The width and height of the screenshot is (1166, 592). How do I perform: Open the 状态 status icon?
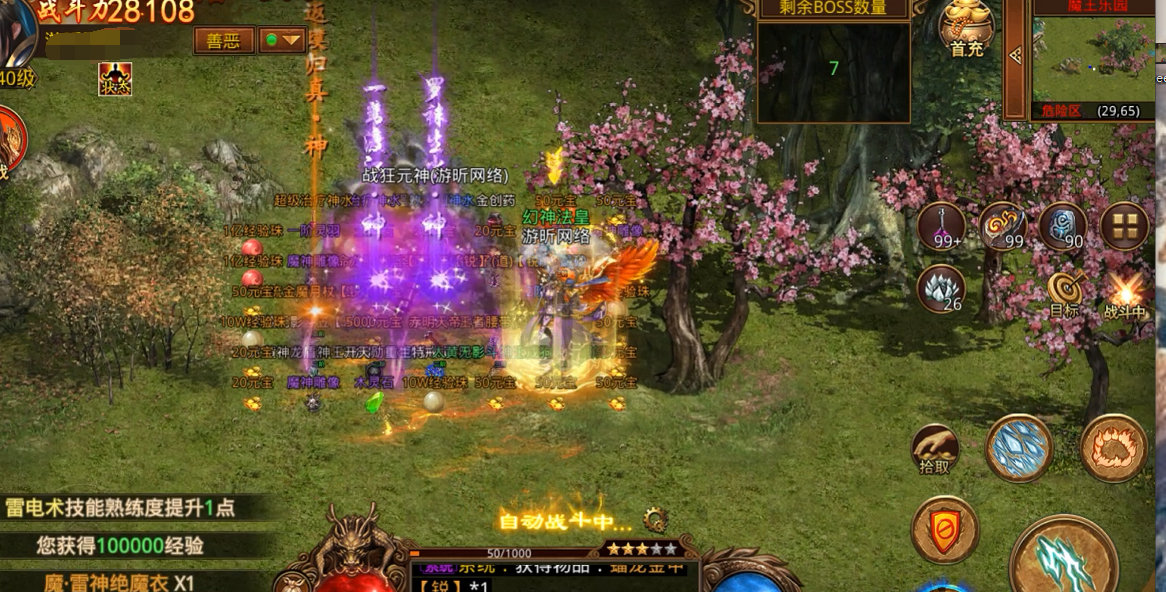[x=115, y=79]
